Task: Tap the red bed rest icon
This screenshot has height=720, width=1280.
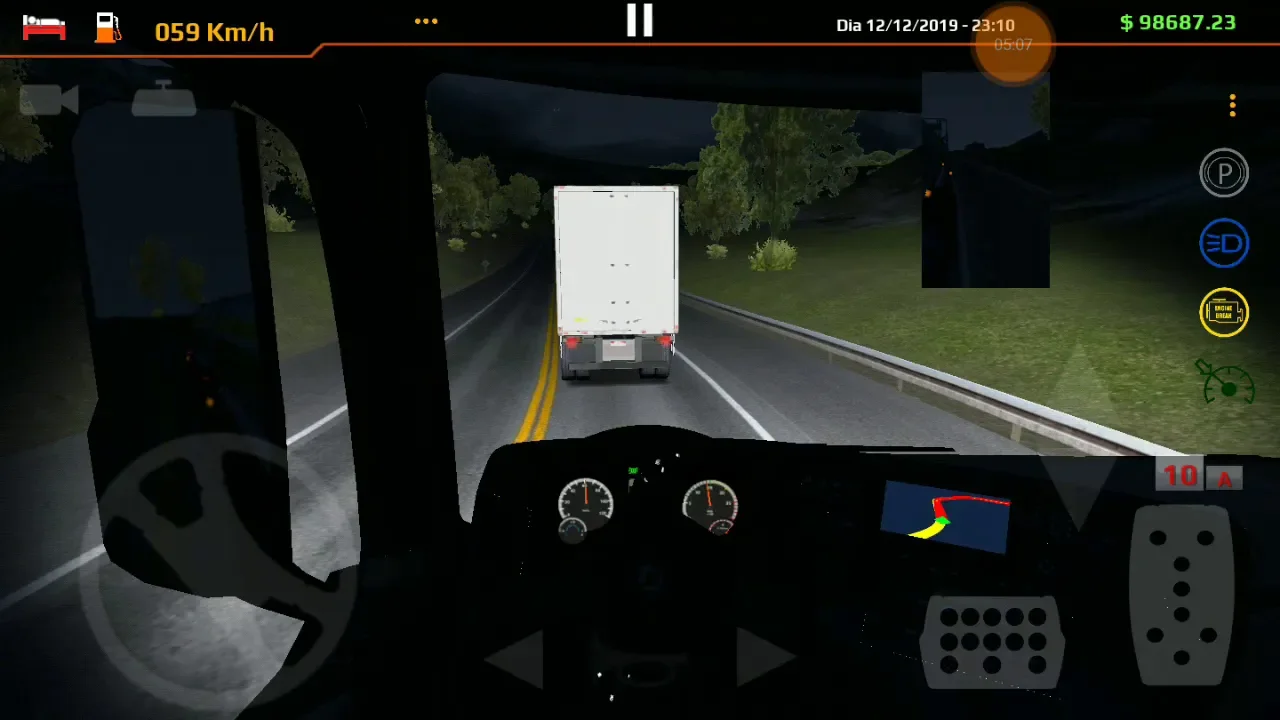Action: [44, 27]
